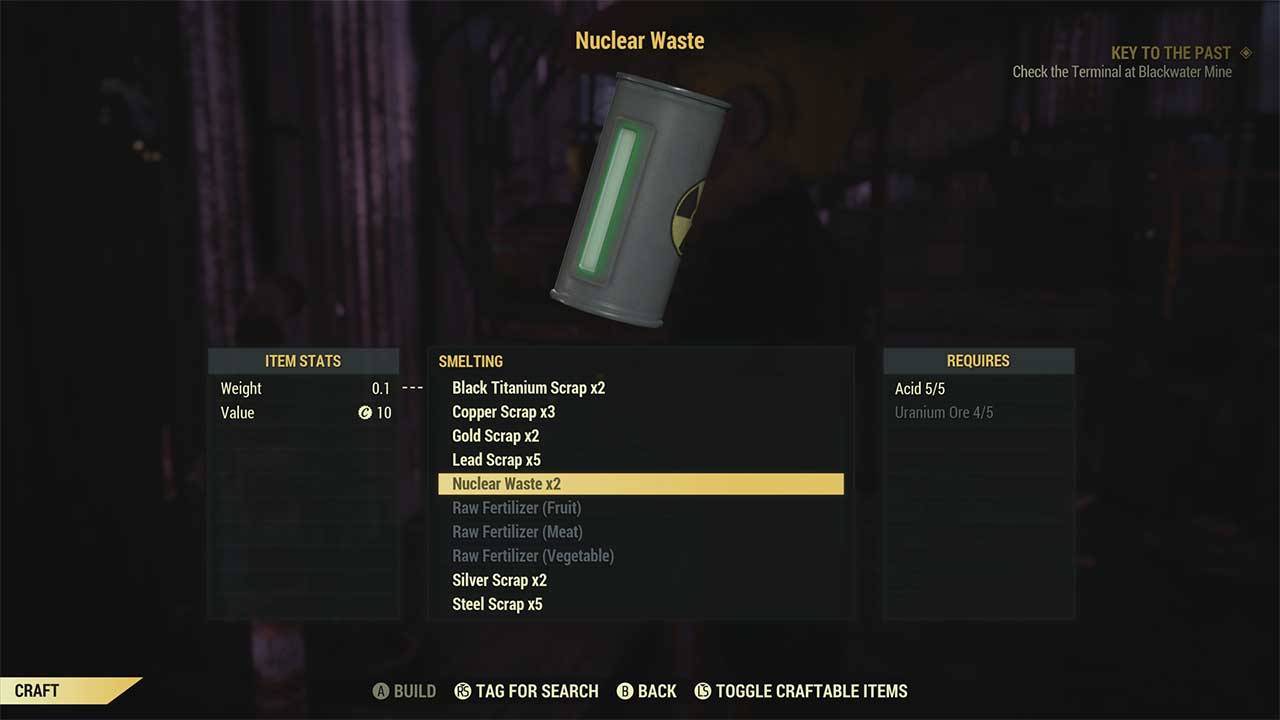Open the Check the Terminal at Blackwater Mine objective
This screenshot has width=1280, height=720.
click(1123, 71)
